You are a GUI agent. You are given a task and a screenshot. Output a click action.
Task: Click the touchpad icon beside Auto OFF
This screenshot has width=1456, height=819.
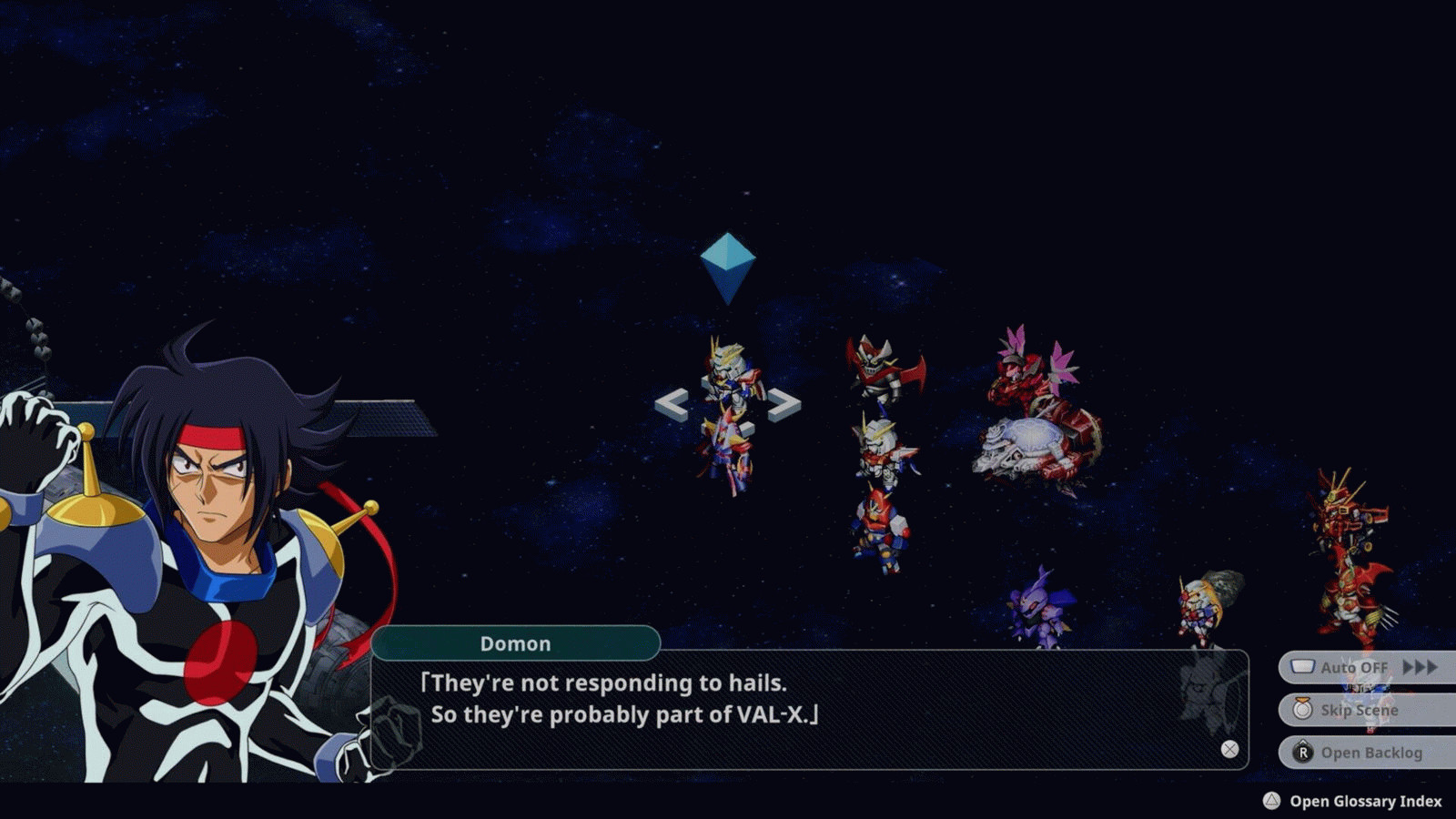tap(1302, 667)
